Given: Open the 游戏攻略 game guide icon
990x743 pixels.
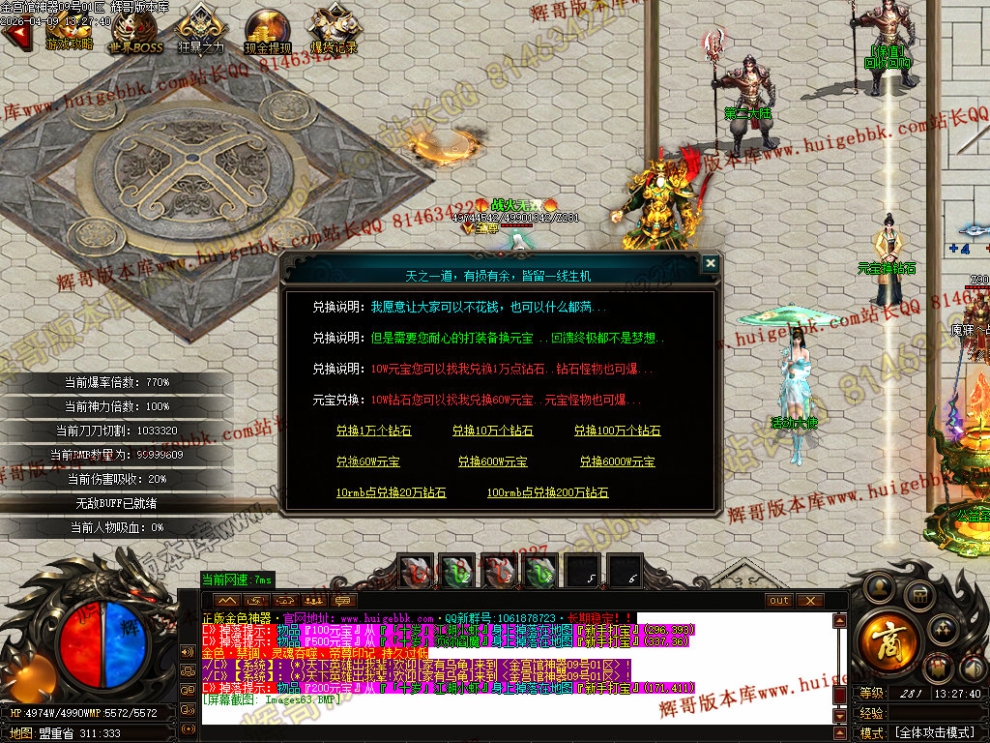Looking at the screenshot, I should point(68,30).
